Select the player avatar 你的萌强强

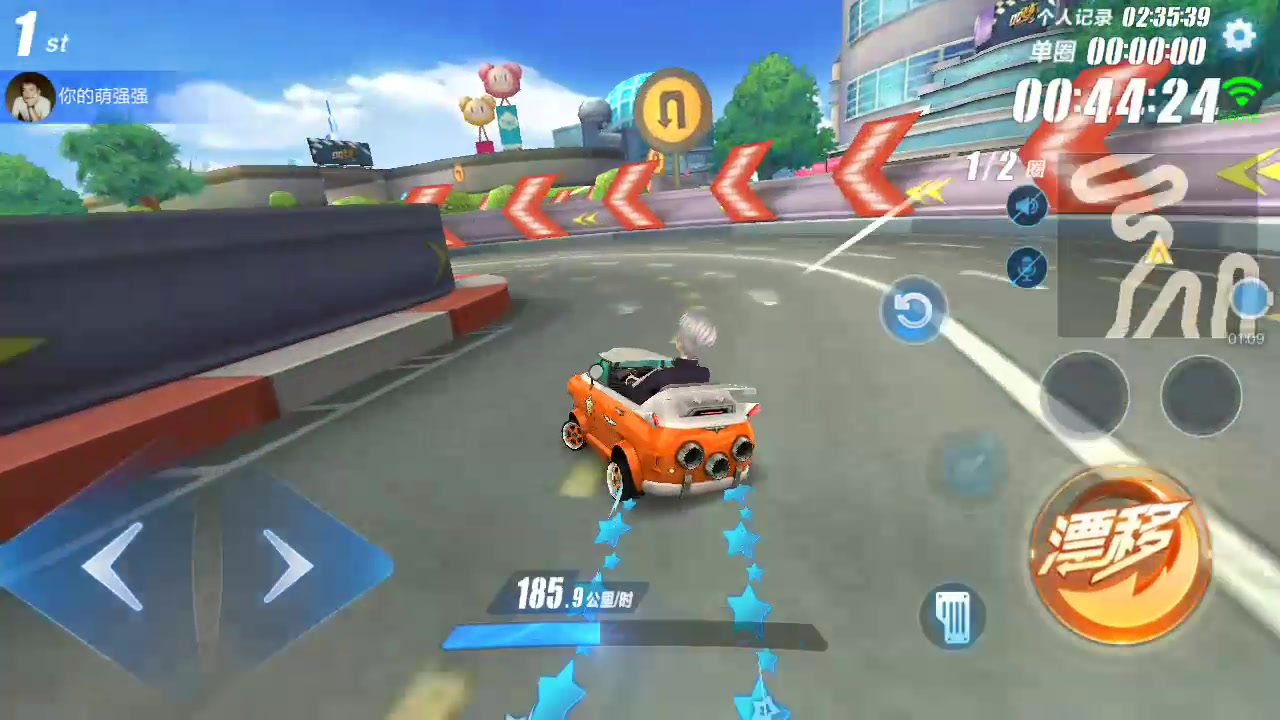[30, 97]
